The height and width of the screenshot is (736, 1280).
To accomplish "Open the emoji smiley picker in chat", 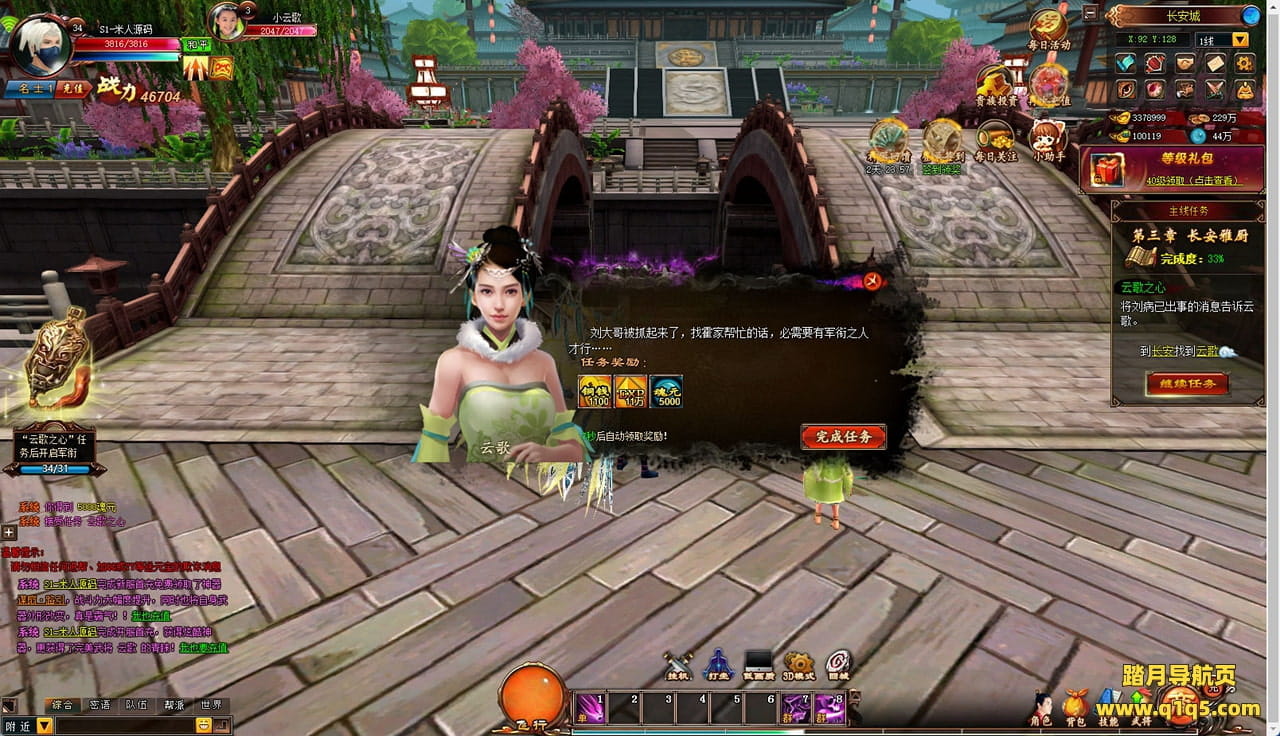I will (x=203, y=725).
